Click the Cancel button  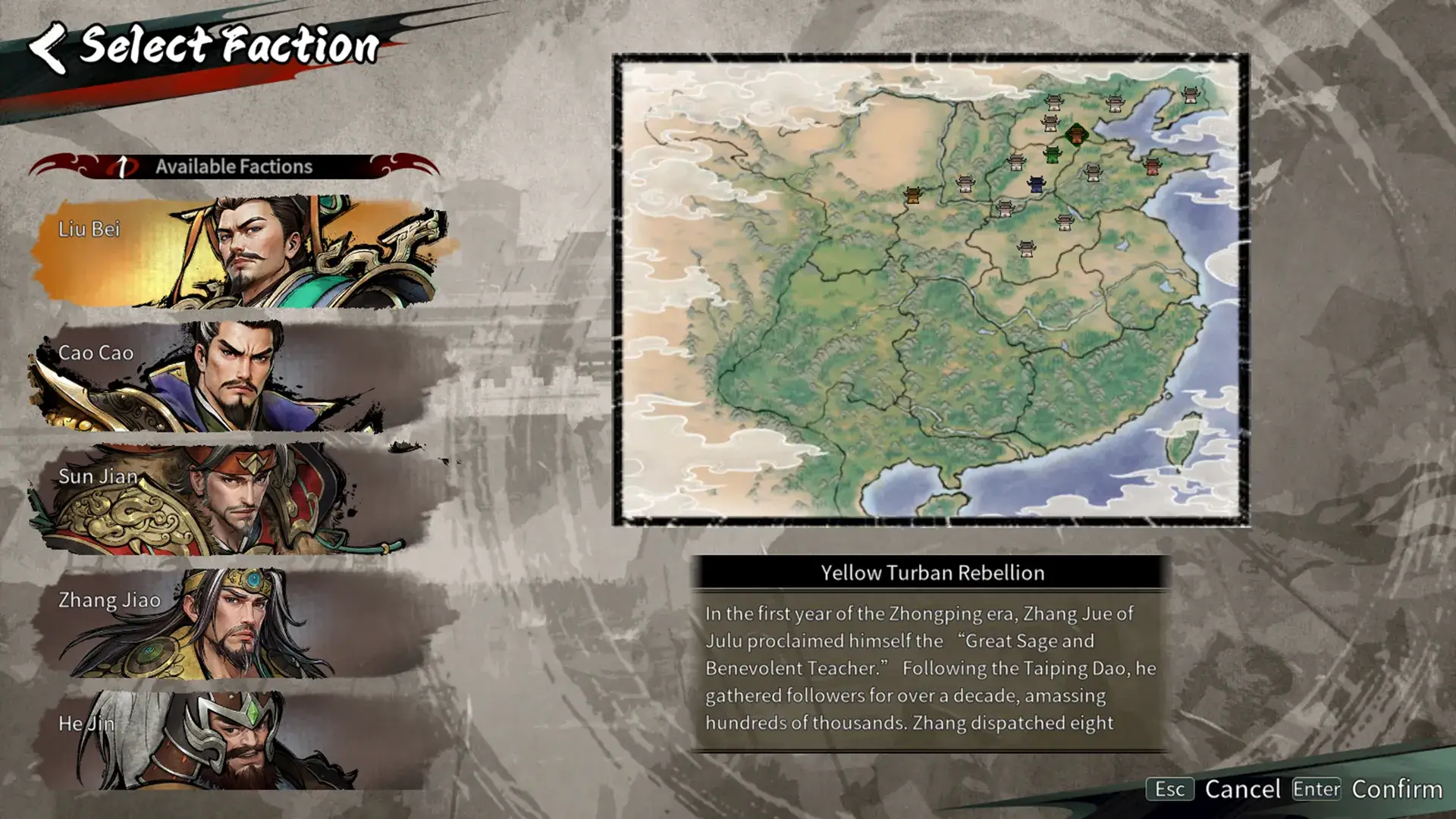tap(1241, 789)
